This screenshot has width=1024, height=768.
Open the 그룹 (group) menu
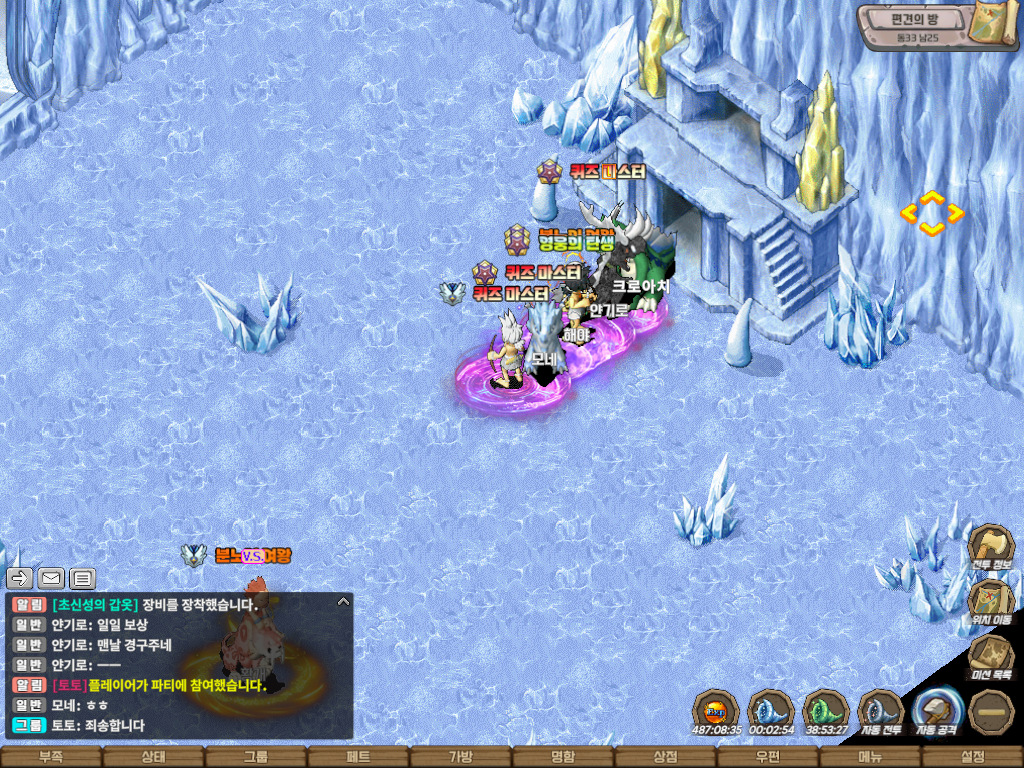(256, 757)
